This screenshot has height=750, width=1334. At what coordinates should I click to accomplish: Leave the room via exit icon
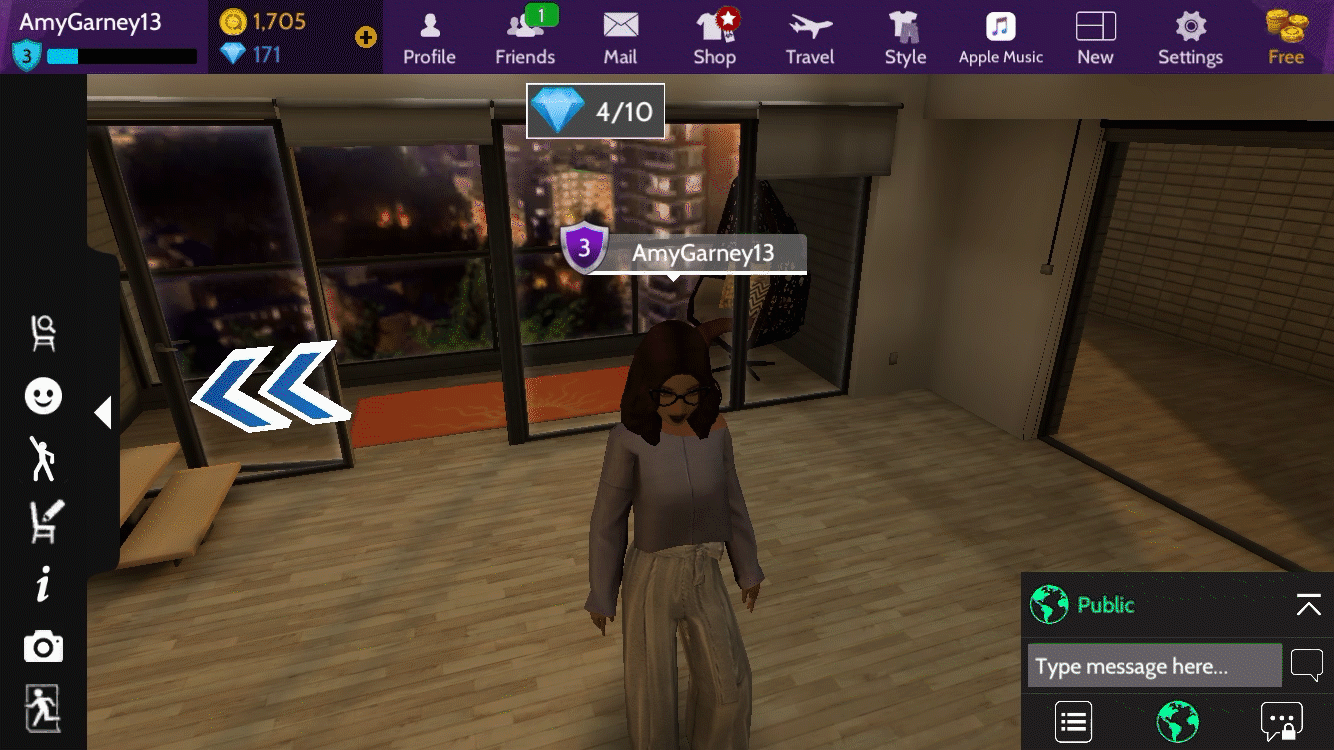(x=43, y=708)
